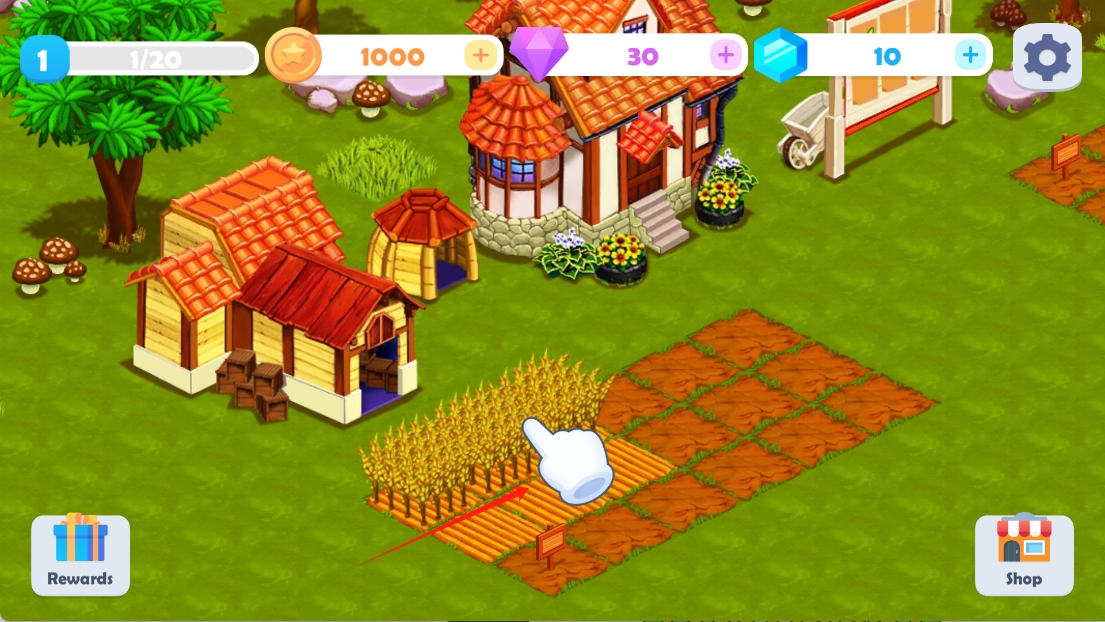
Task: Open the settings gear menu
Action: [1047, 57]
